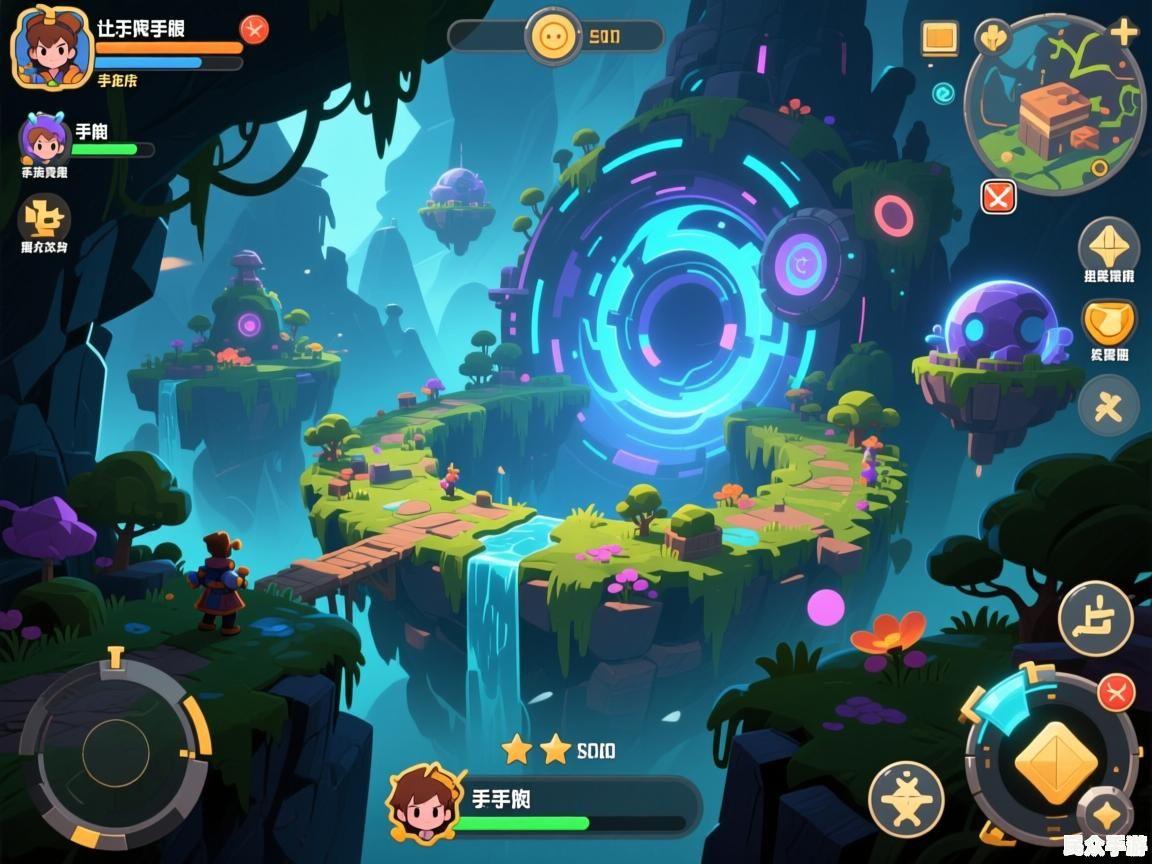
Task: Tap the gold smiley coin at top center
Action: 553,37
